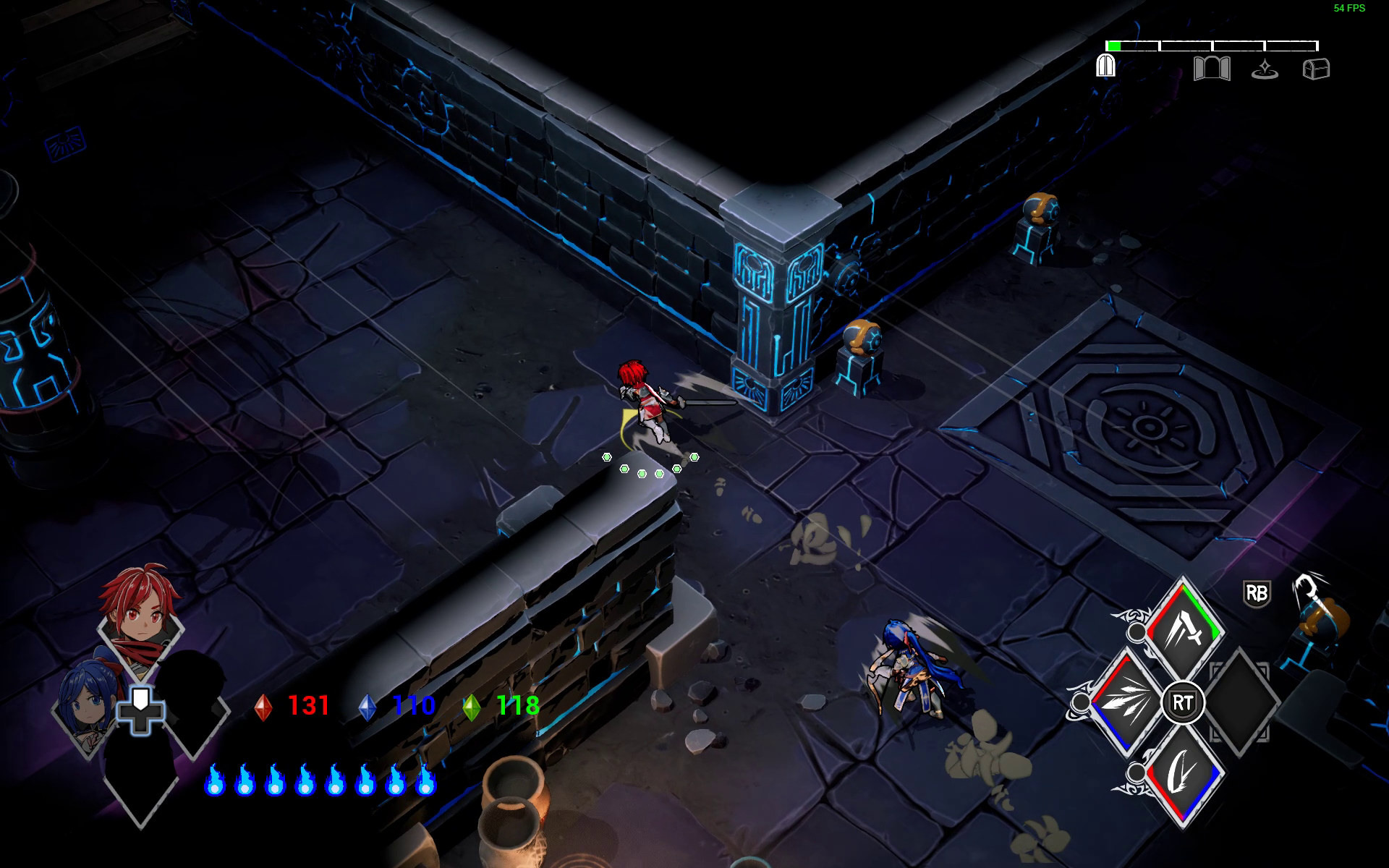1389x868 pixels.
Task: Choose the sparkle pedestal shrine icon
Action: [1265, 69]
